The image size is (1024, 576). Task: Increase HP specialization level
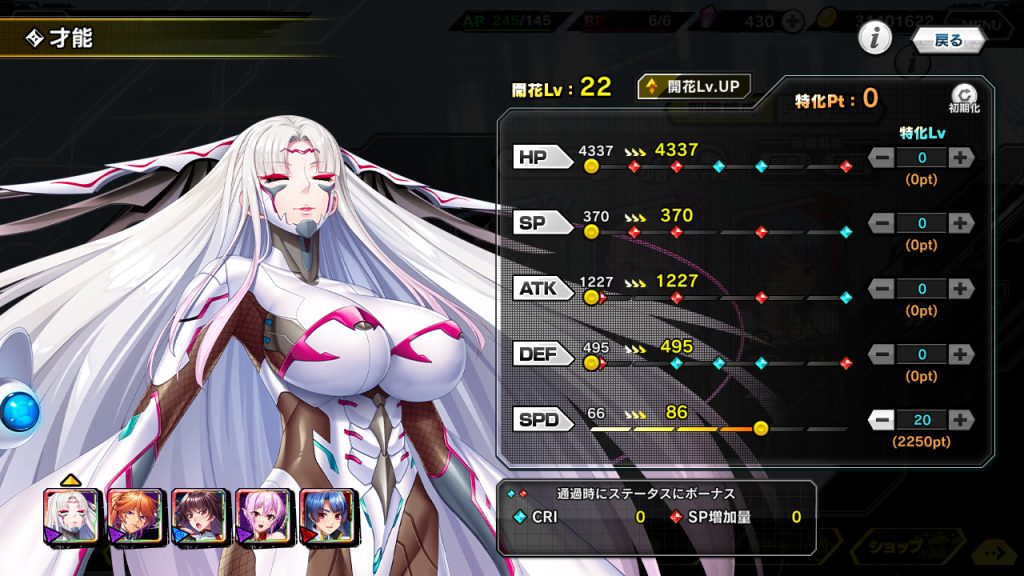pos(960,157)
